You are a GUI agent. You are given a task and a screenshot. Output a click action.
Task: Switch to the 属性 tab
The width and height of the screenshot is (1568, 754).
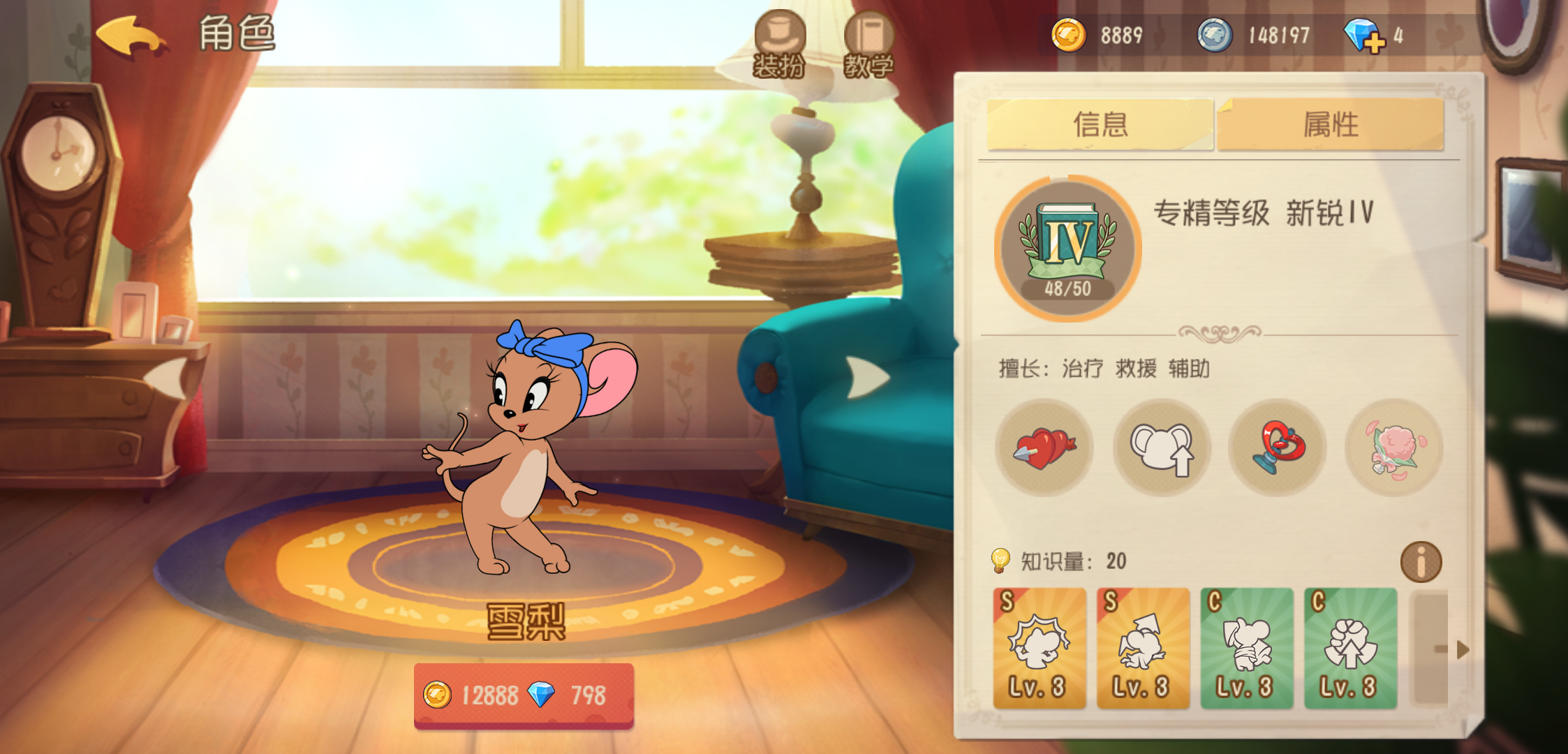coord(1331,124)
